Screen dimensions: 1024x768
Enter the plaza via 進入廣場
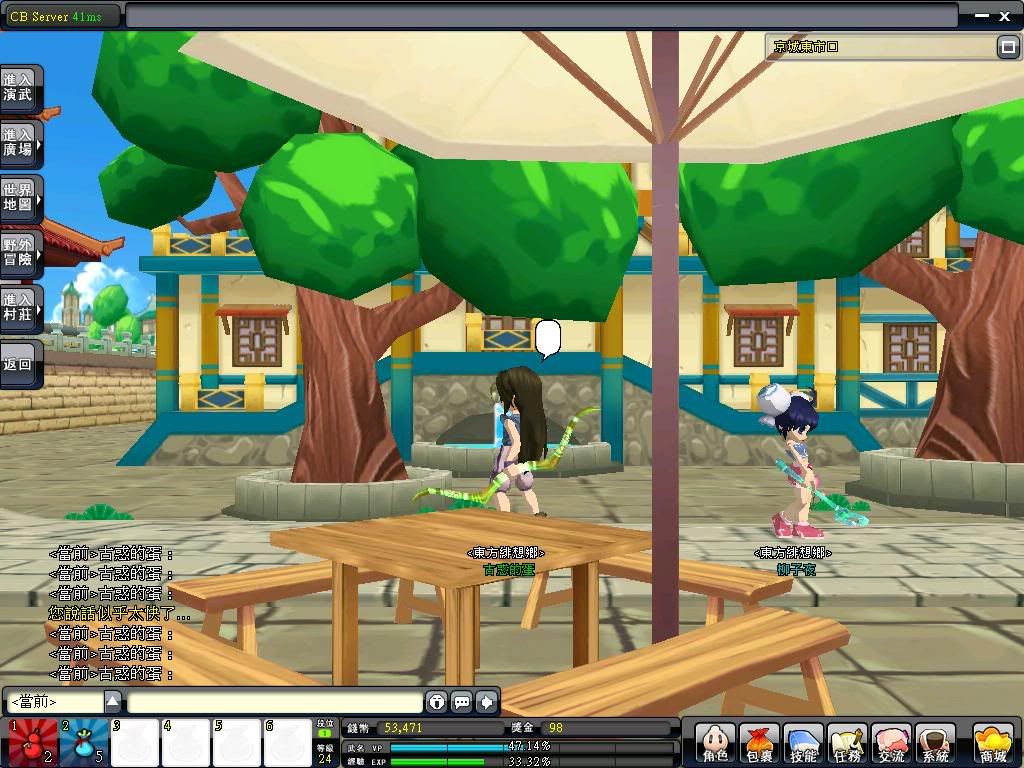[20, 142]
